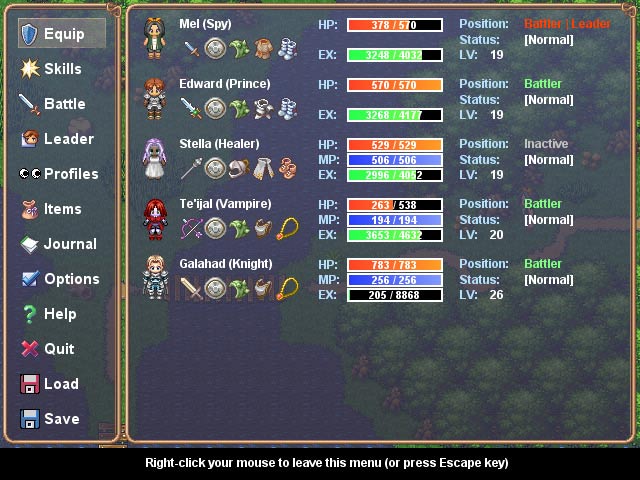Select the Skills menu entry

click(x=62, y=69)
